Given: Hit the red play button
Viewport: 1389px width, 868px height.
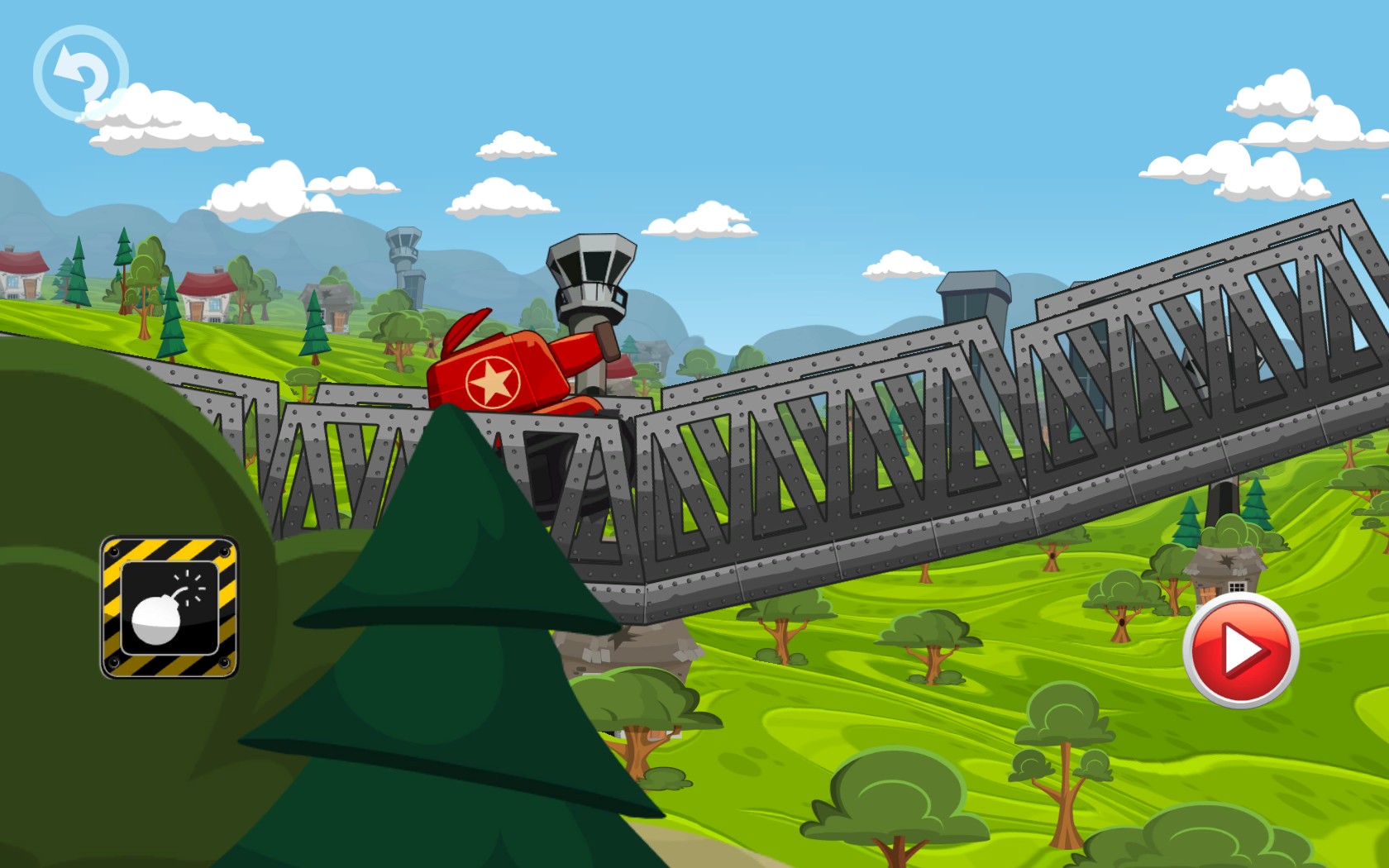Looking at the screenshot, I should 1240,650.
